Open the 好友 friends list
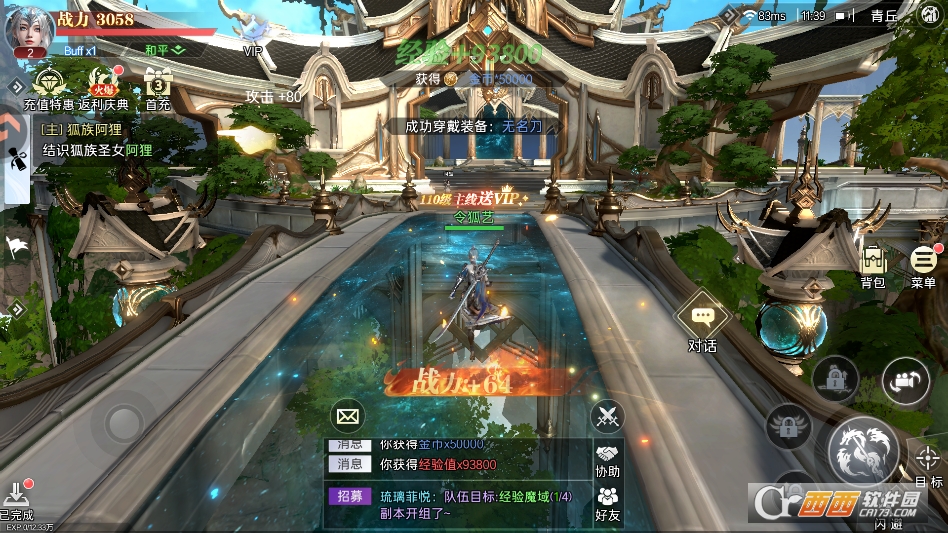This screenshot has height=533, width=948. 607,503
